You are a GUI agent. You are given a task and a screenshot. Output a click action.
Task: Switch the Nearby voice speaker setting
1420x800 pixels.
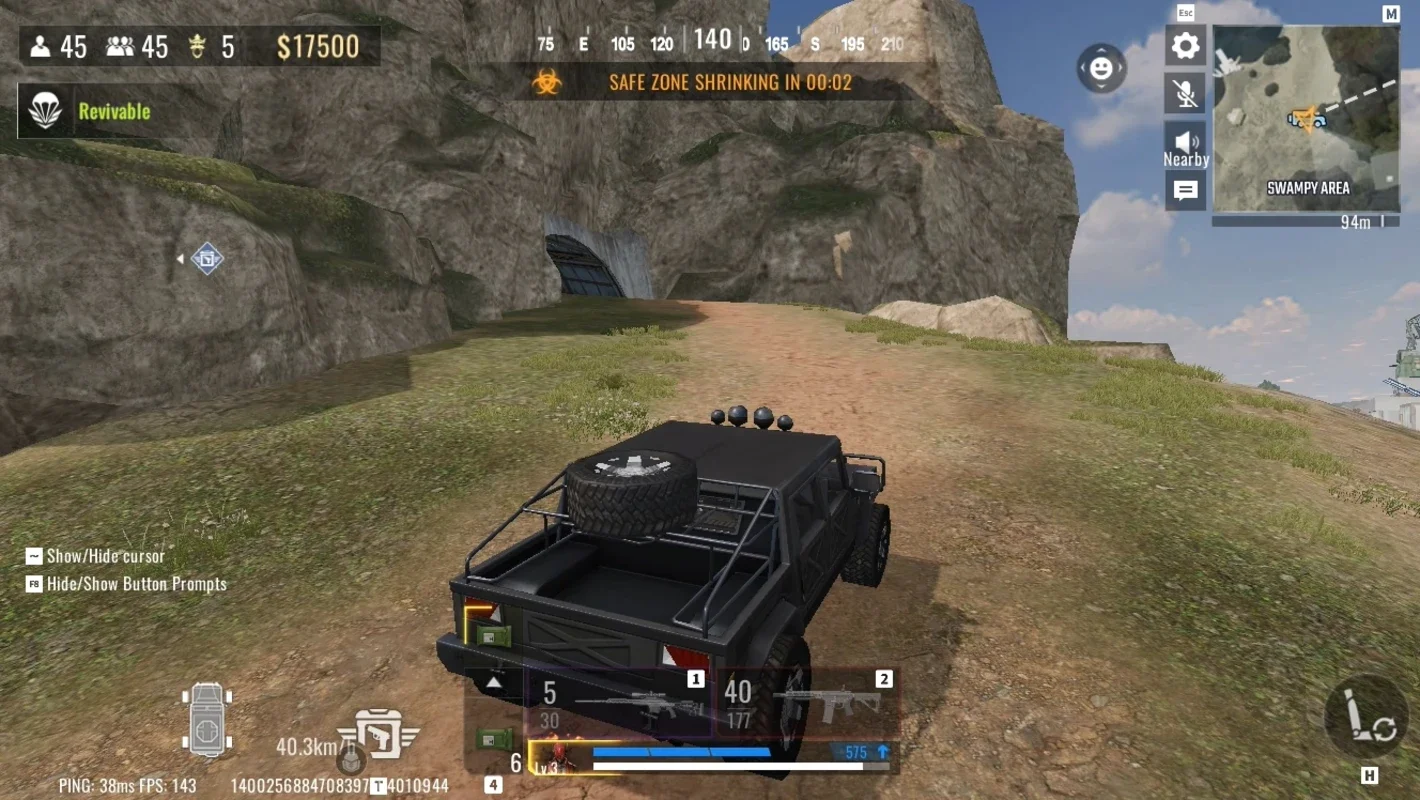click(x=1185, y=146)
